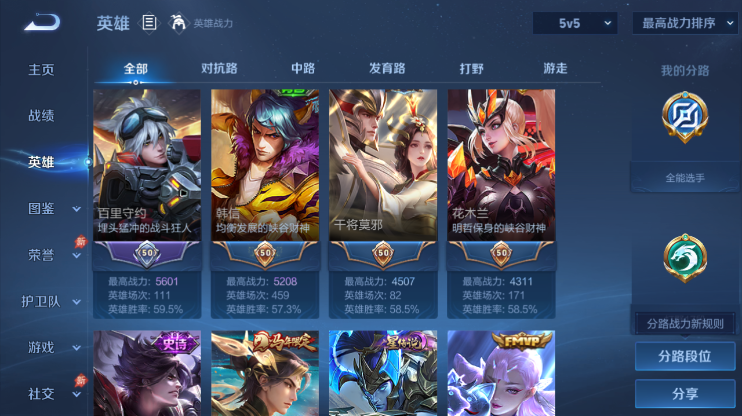Open the 战绩 sidebar menu

tap(41, 116)
